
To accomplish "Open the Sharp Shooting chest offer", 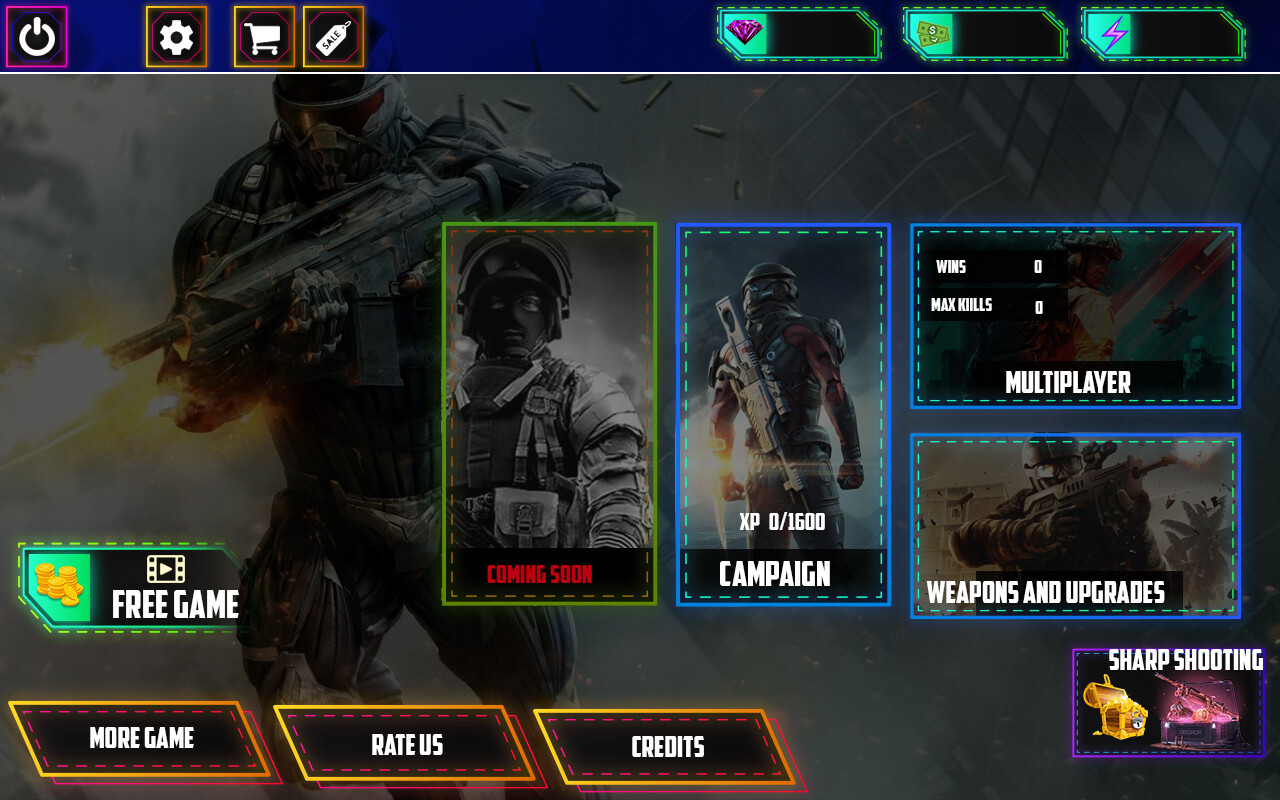I will click(1168, 704).
